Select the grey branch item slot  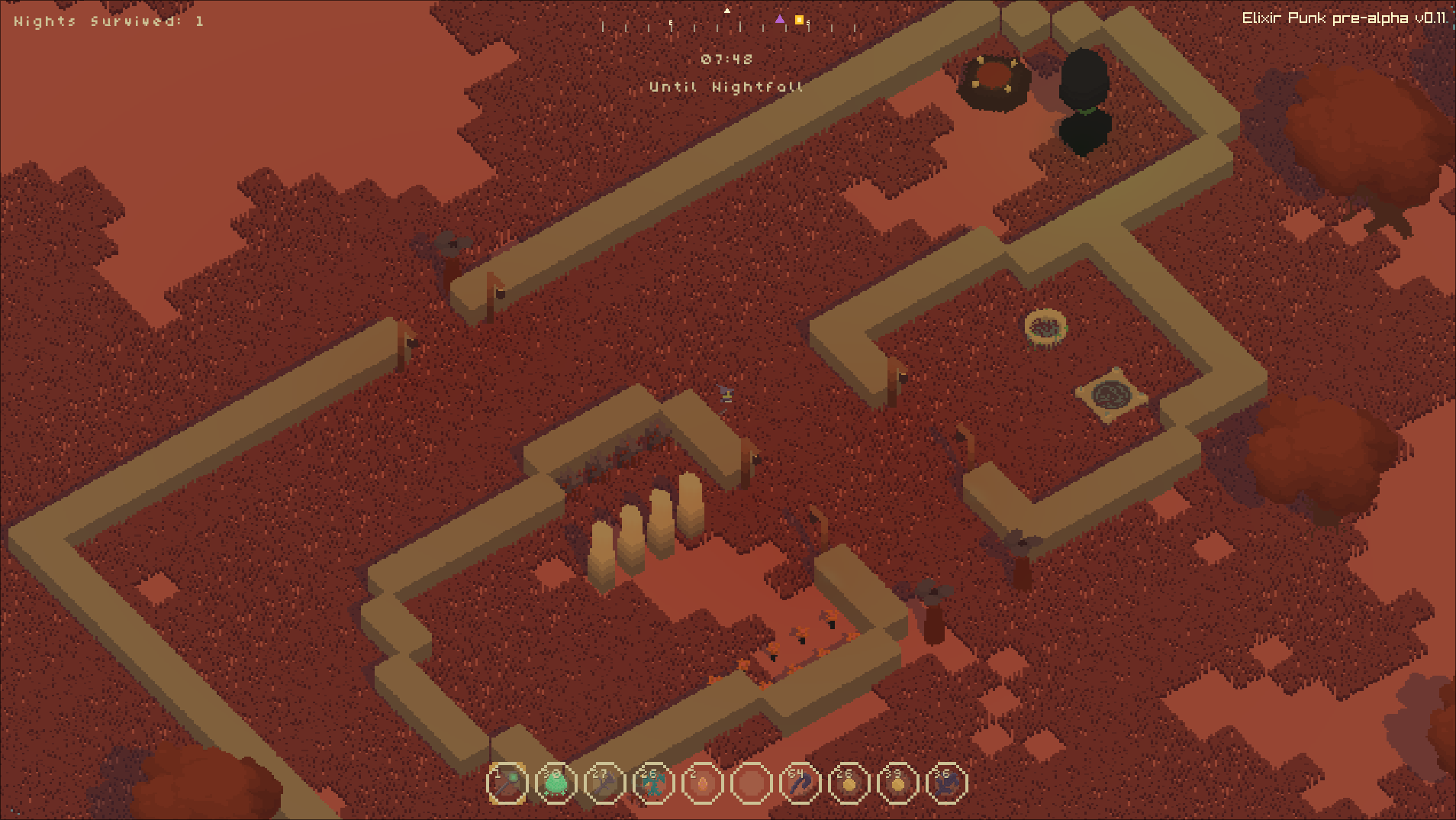point(605,783)
